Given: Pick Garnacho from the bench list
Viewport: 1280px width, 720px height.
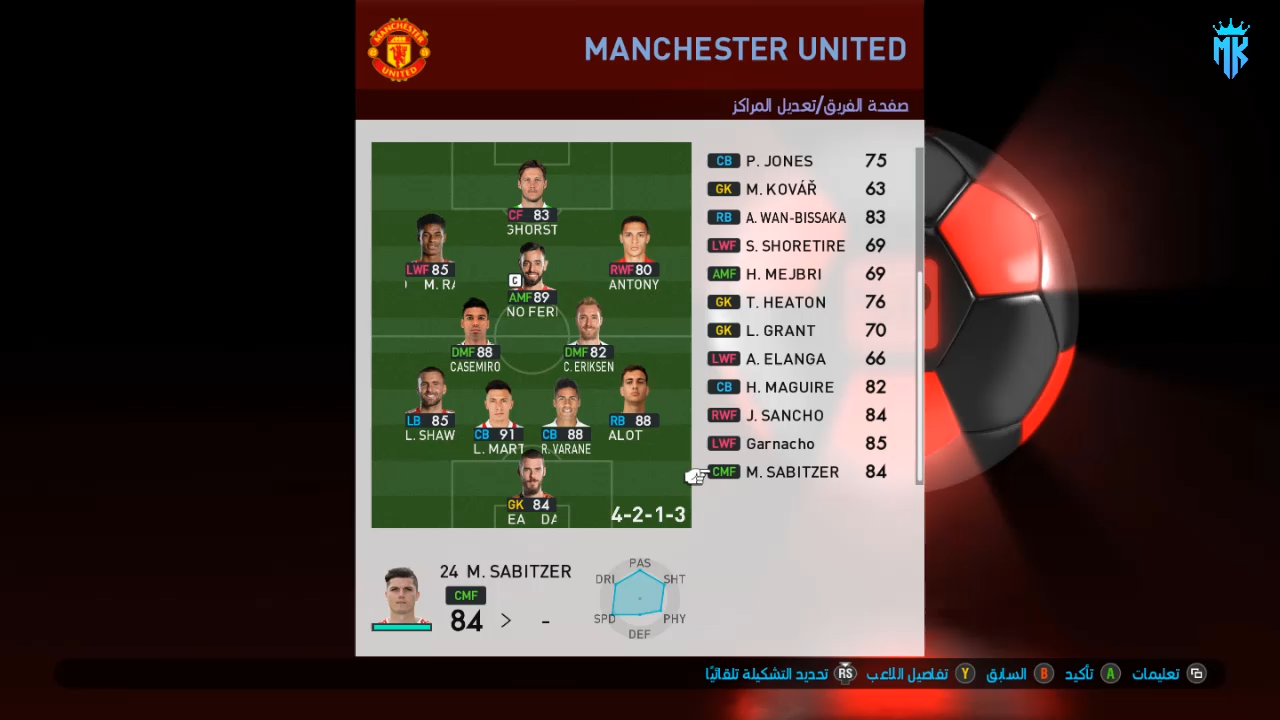Looking at the screenshot, I should [x=797, y=444].
